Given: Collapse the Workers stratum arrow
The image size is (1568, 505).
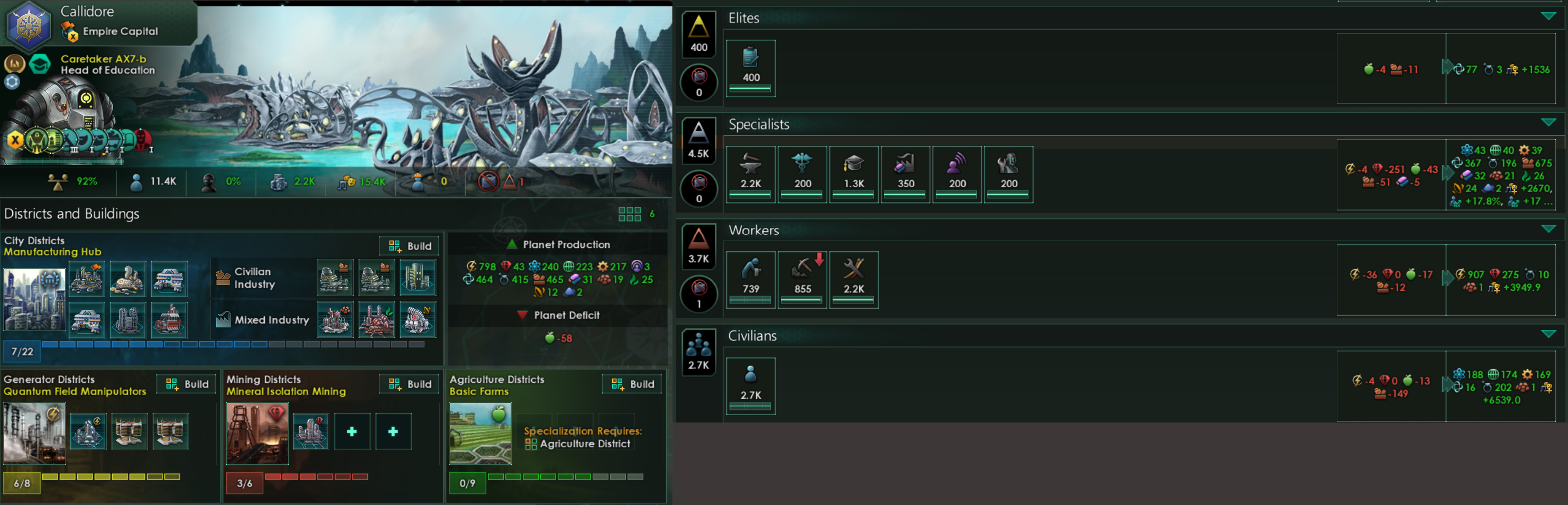Looking at the screenshot, I should point(1548,228).
